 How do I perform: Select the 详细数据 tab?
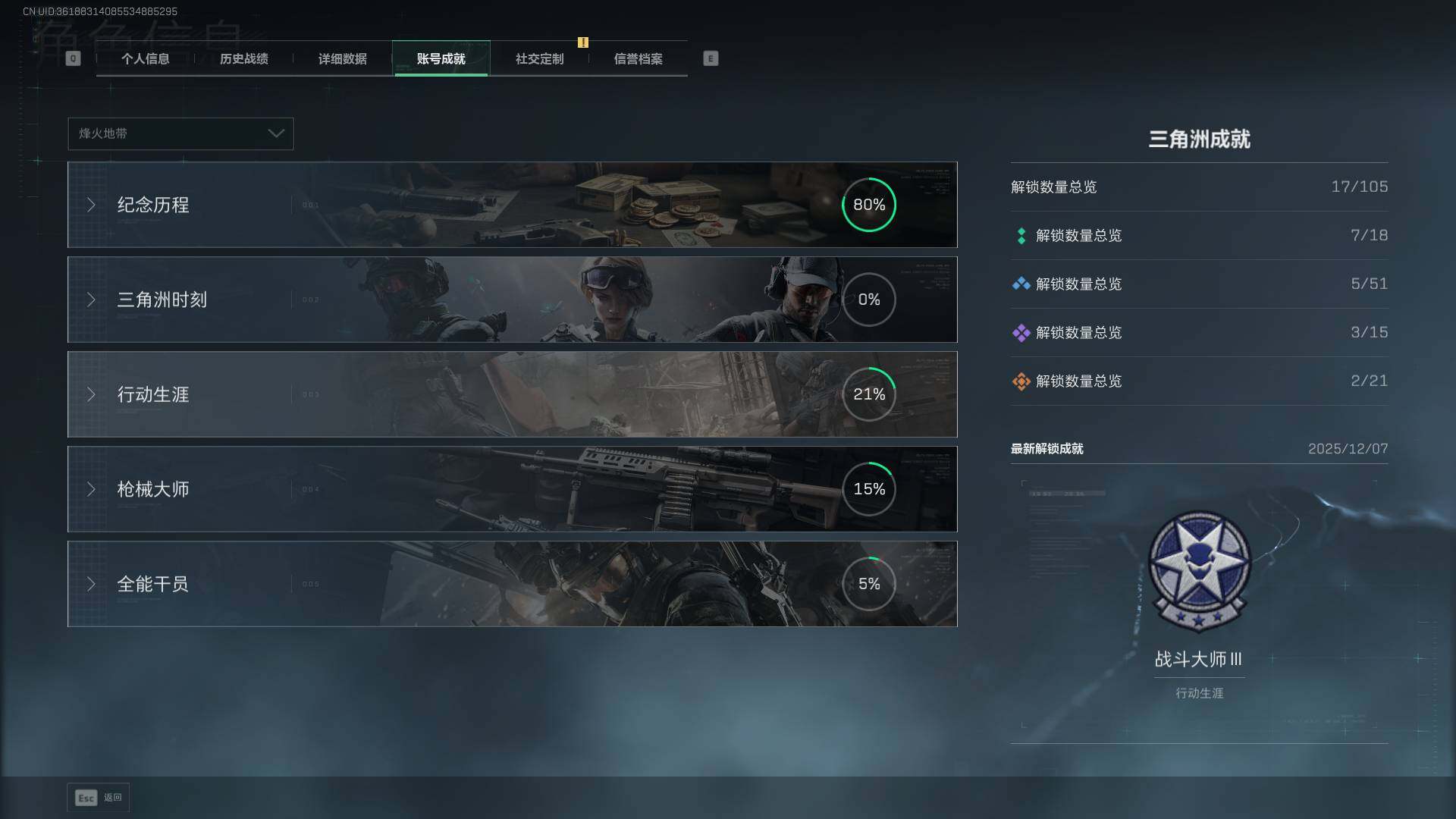tap(342, 59)
